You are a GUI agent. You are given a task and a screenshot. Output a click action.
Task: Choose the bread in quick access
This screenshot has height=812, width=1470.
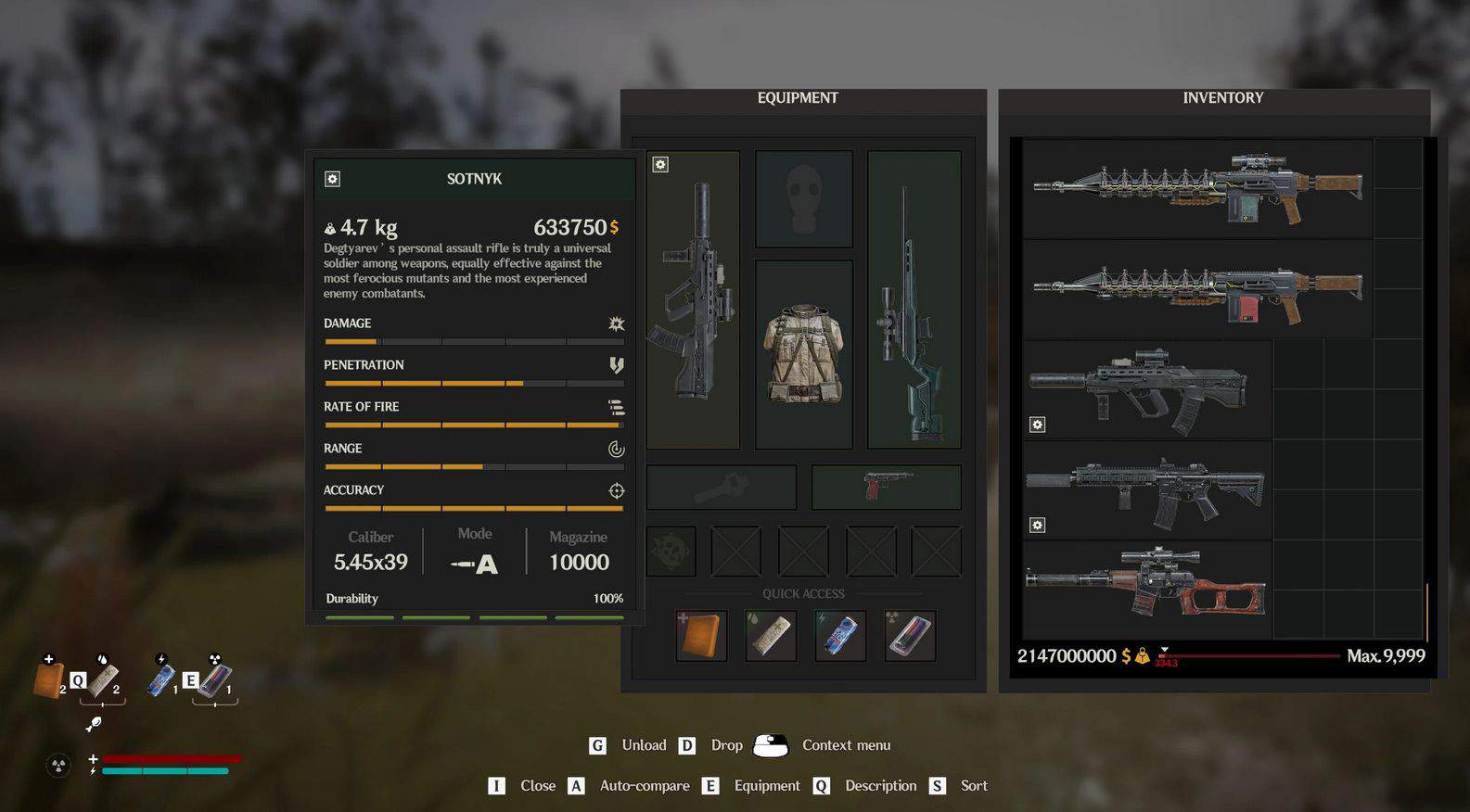(x=701, y=636)
